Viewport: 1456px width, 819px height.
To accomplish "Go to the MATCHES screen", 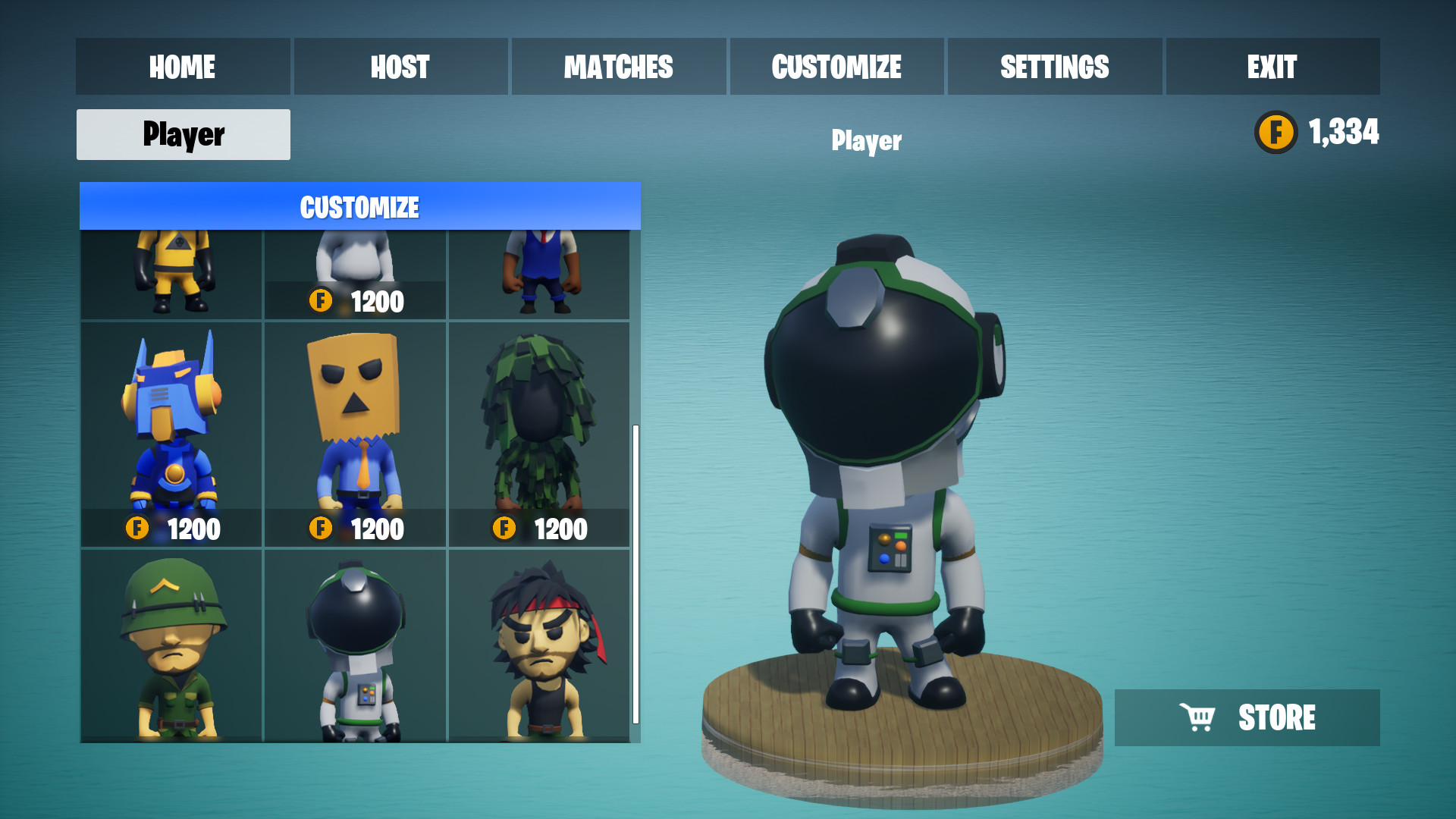I will point(618,67).
